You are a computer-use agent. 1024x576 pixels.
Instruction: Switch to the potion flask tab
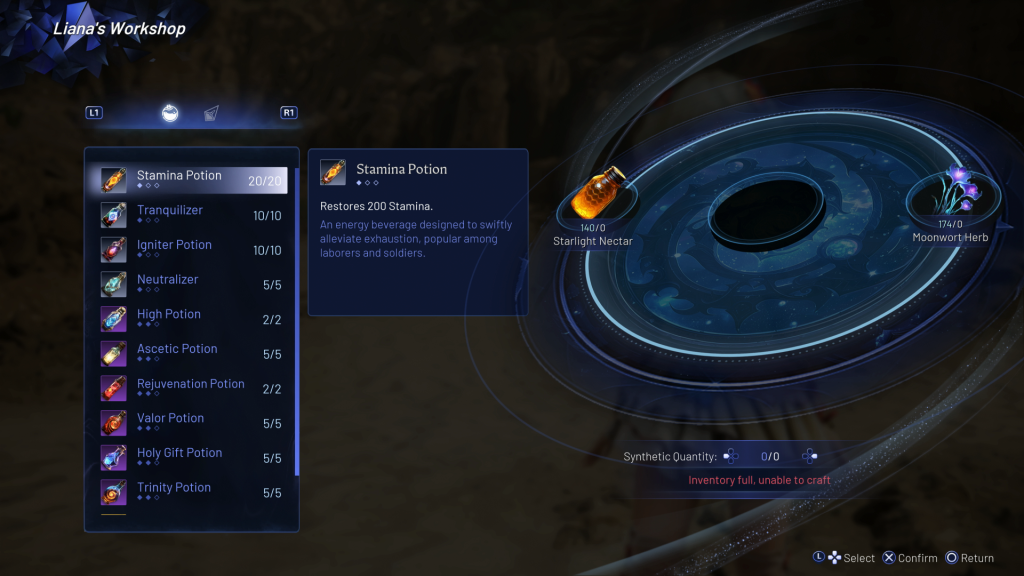(171, 113)
